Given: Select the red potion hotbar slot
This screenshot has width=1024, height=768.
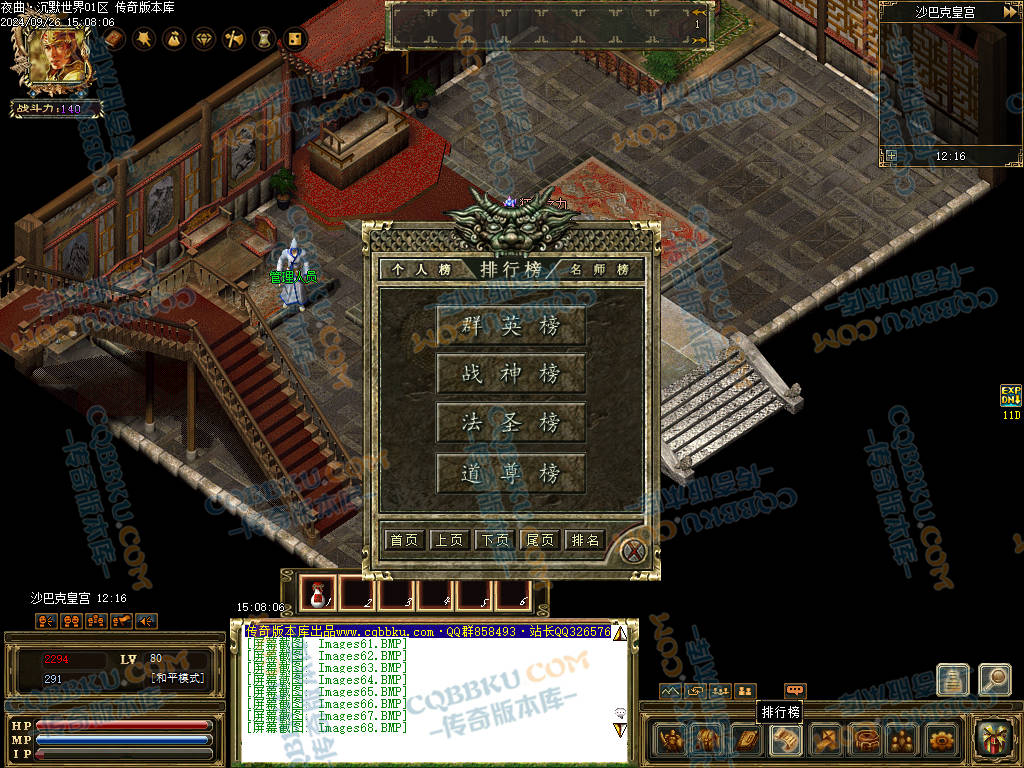Looking at the screenshot, I should pyautogui.click(x=318, y=594).
